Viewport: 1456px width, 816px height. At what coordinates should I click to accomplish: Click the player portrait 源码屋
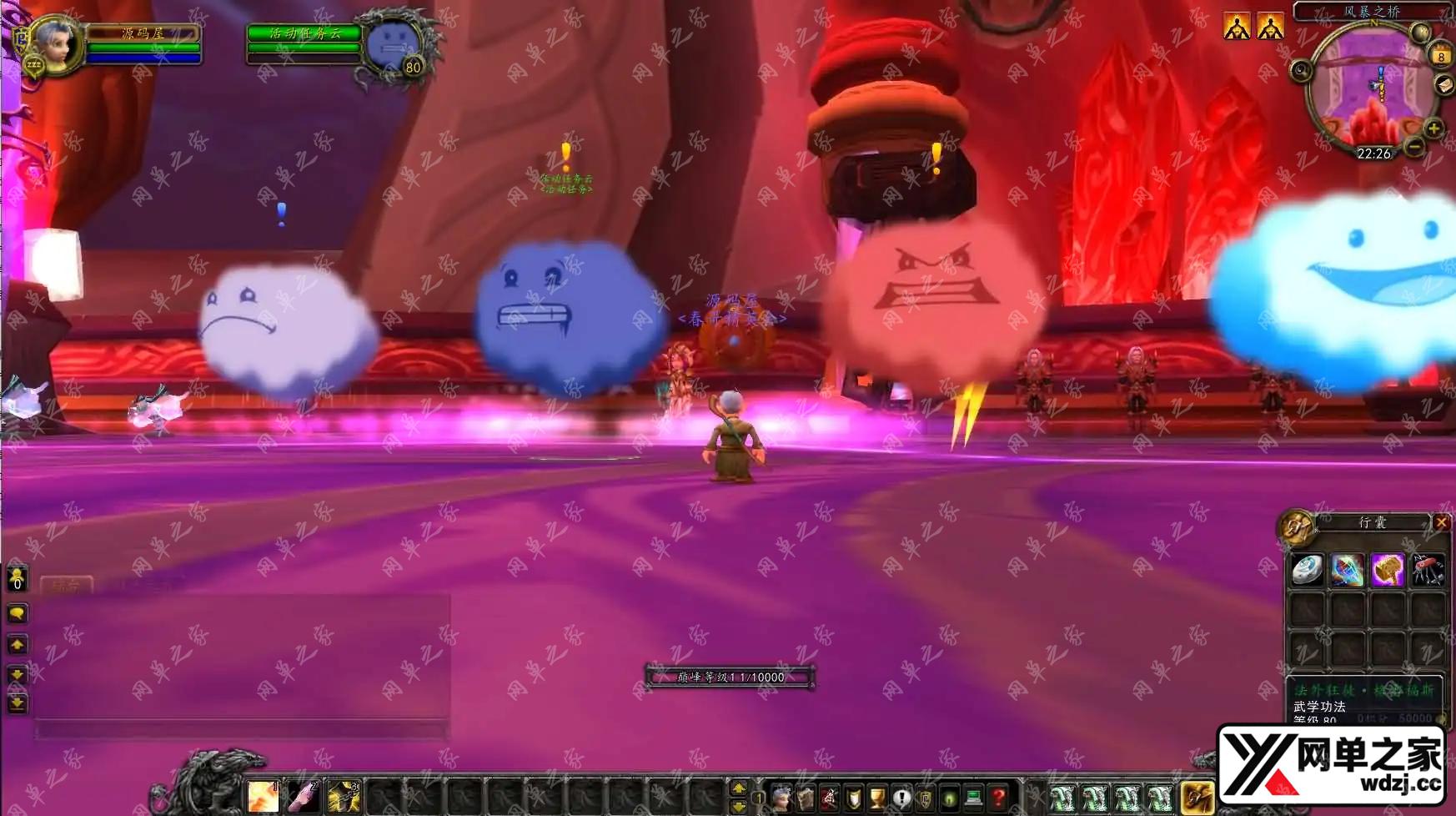click(x=57, y=43)
